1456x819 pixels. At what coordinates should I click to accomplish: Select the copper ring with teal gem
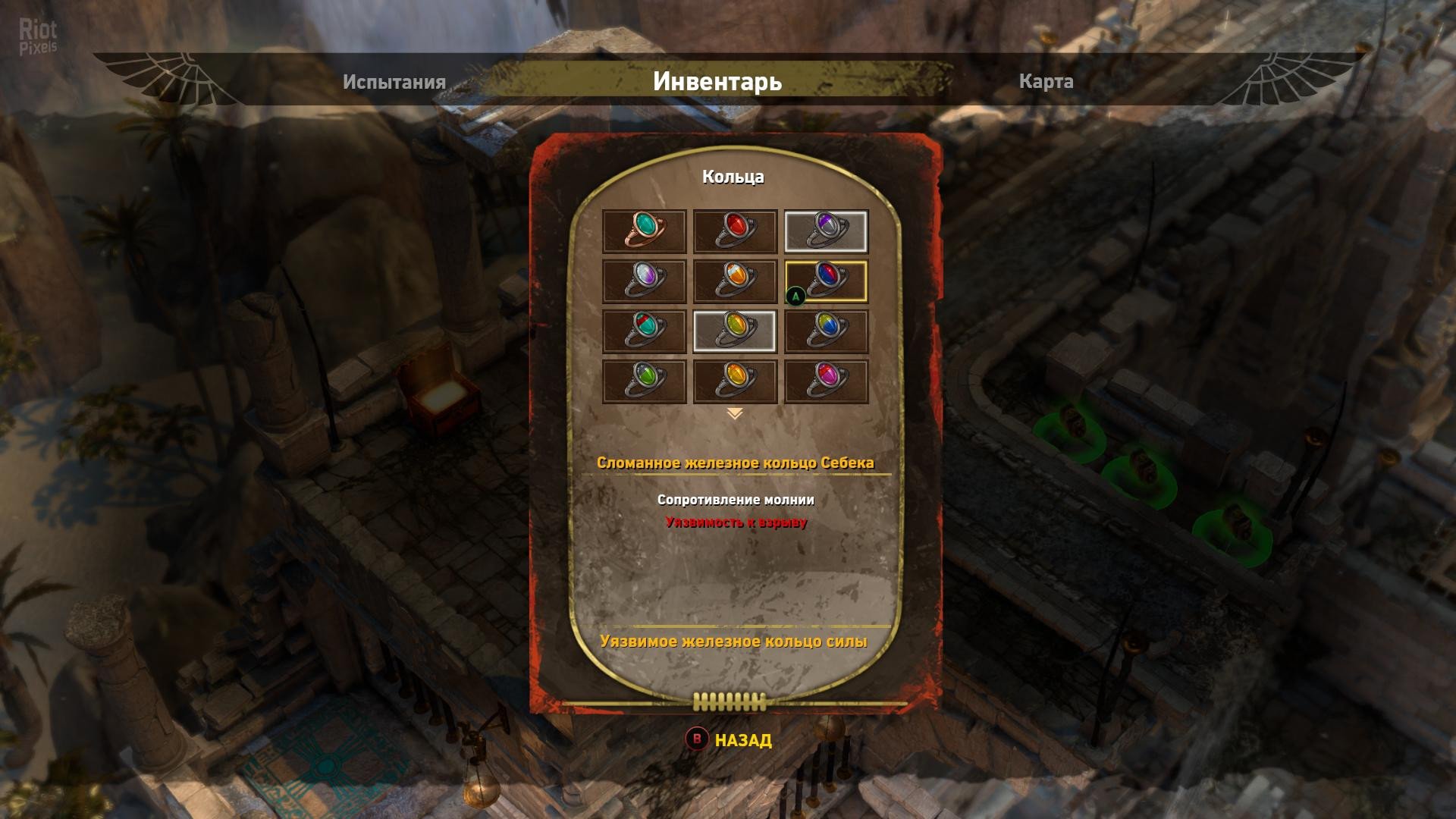pos(644,231)
